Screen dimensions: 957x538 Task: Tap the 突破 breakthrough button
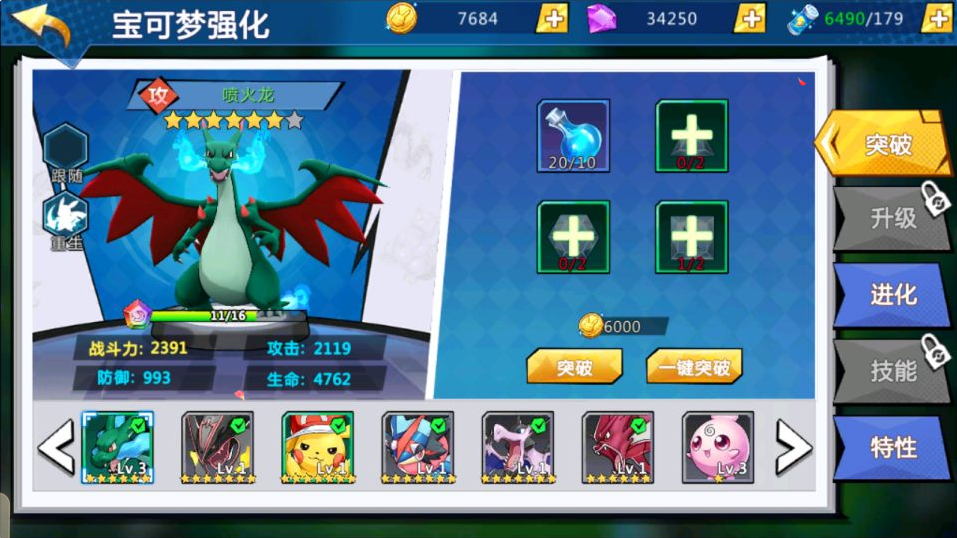tap(574, 367)
